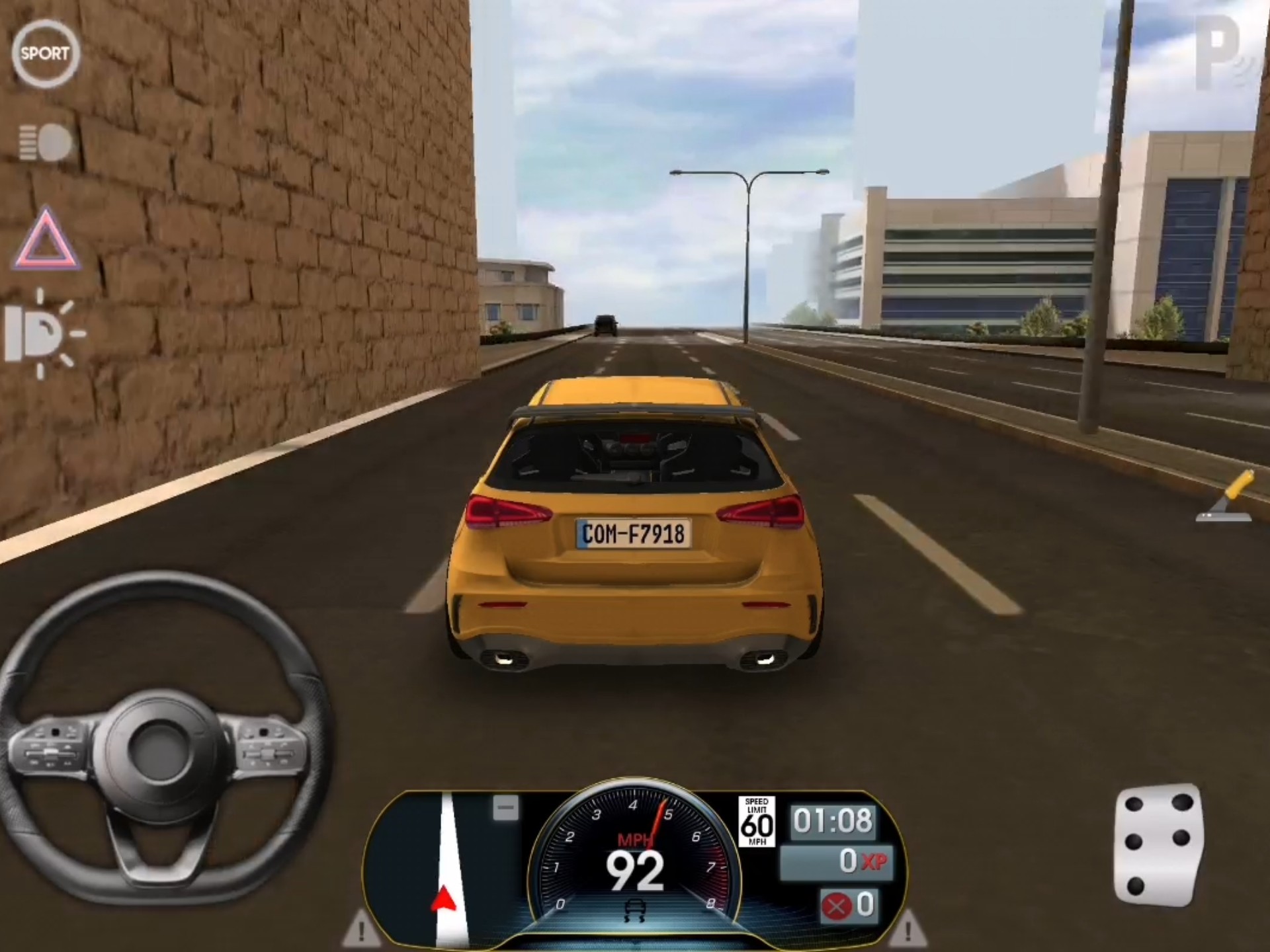
Task: Zoom out the minimap with minus button
Action: (x=506, y=808)
